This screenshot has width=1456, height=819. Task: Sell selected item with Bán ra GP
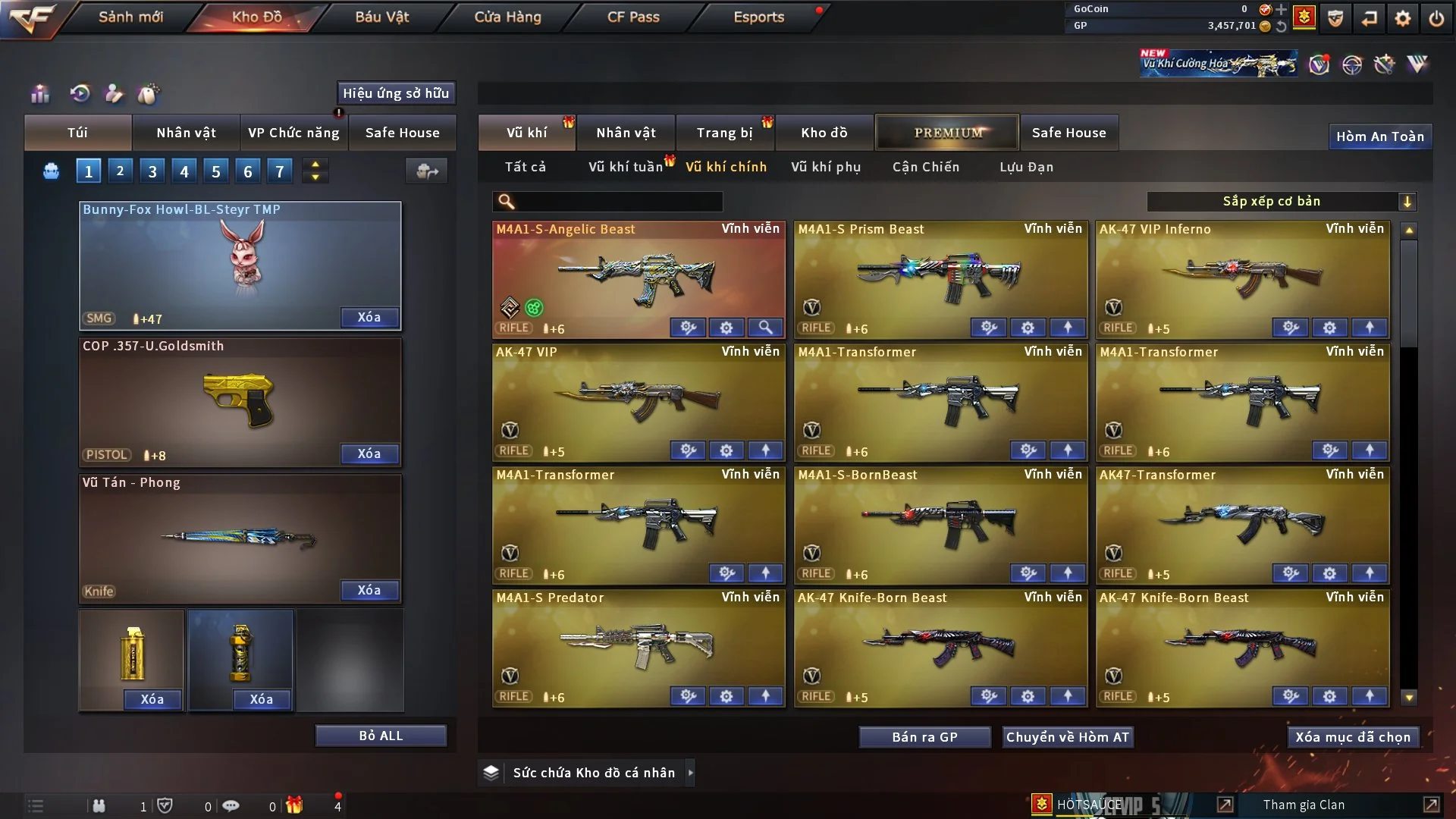[924, 737]
